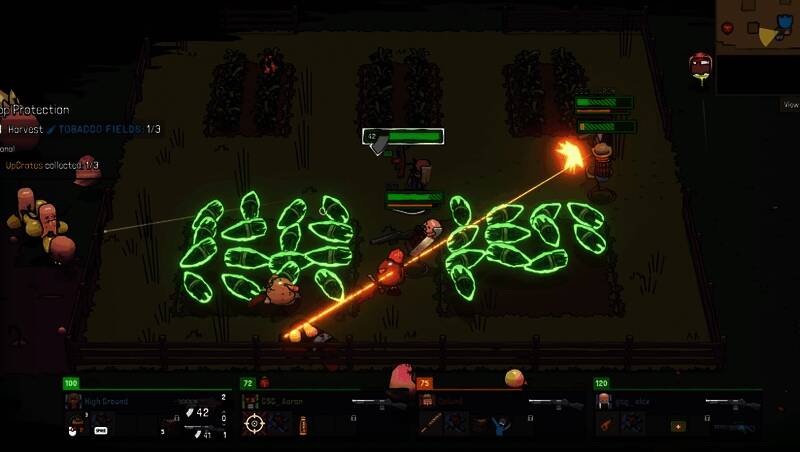Select High Ground's player portrait

click(x=74, y=402)
